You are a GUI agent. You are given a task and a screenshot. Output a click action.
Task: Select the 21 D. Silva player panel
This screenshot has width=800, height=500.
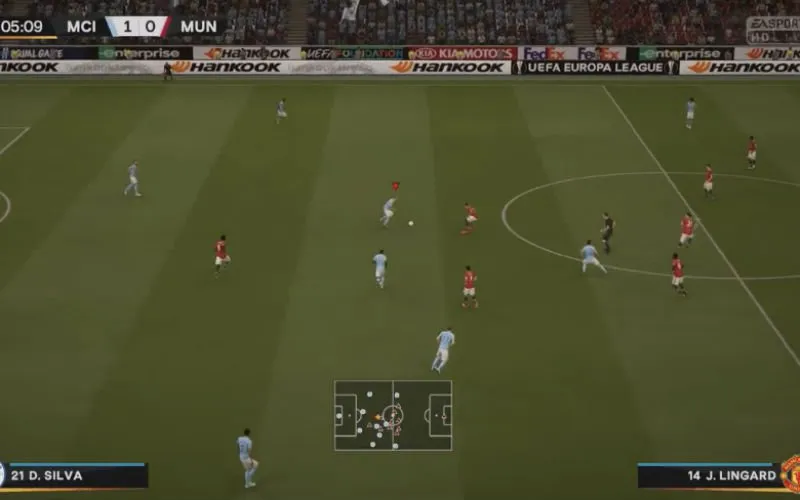point(75,476)
